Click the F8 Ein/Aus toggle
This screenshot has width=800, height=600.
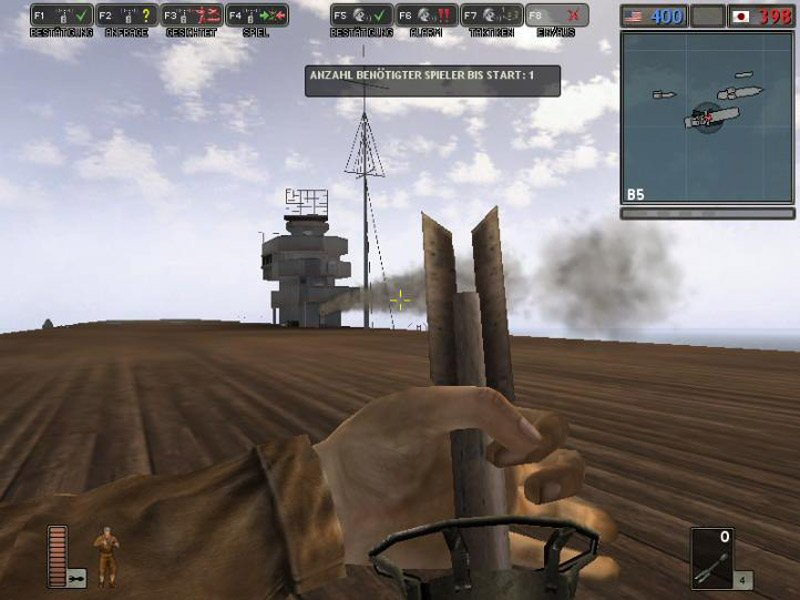tap(557, 16)
